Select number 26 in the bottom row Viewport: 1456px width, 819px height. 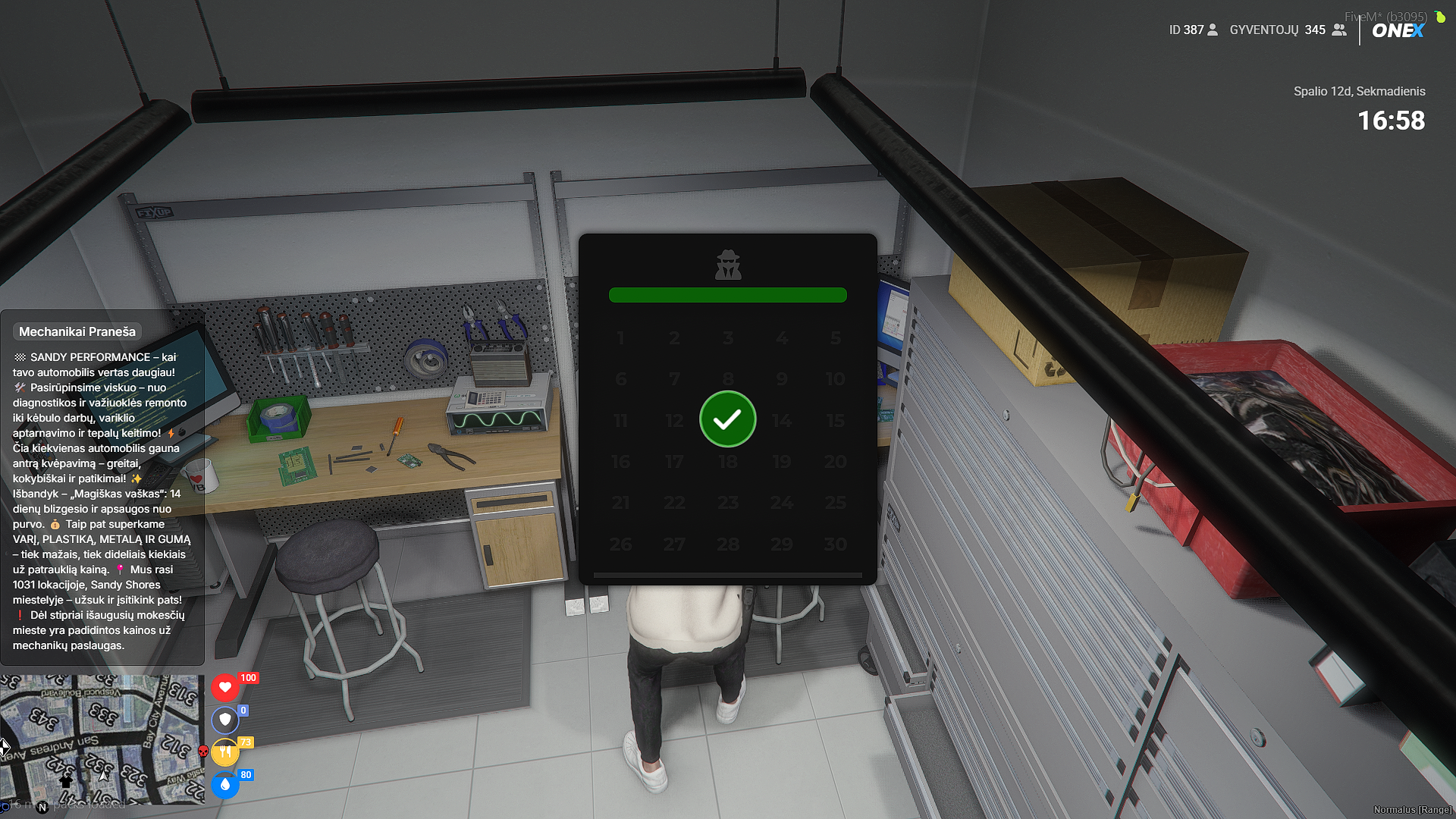(620, 544)
